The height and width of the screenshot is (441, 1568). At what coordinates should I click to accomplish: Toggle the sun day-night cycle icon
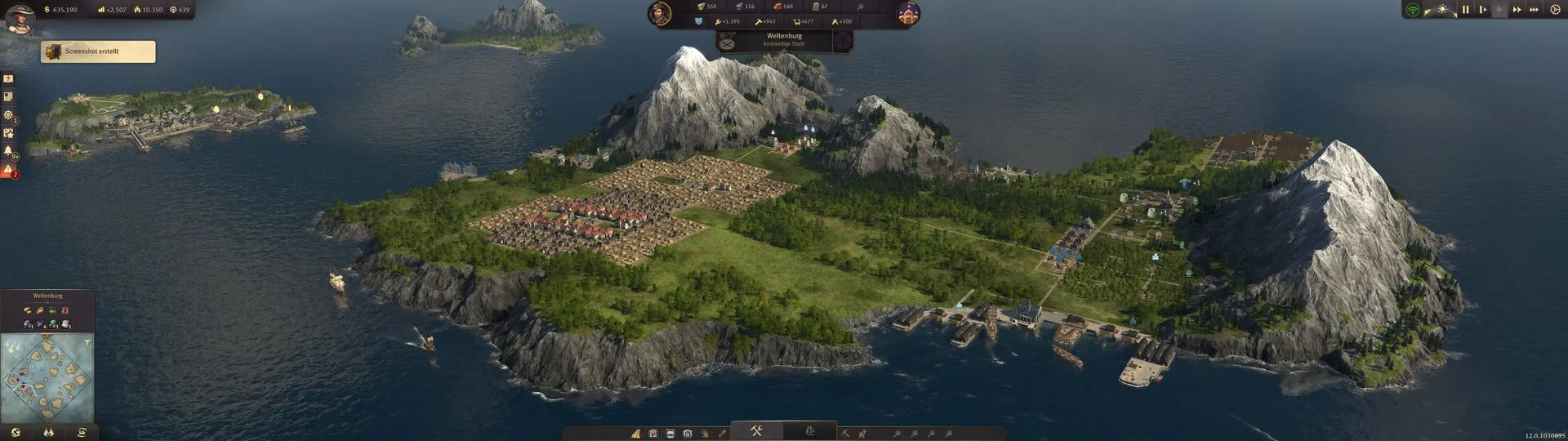click(1442, 10)
